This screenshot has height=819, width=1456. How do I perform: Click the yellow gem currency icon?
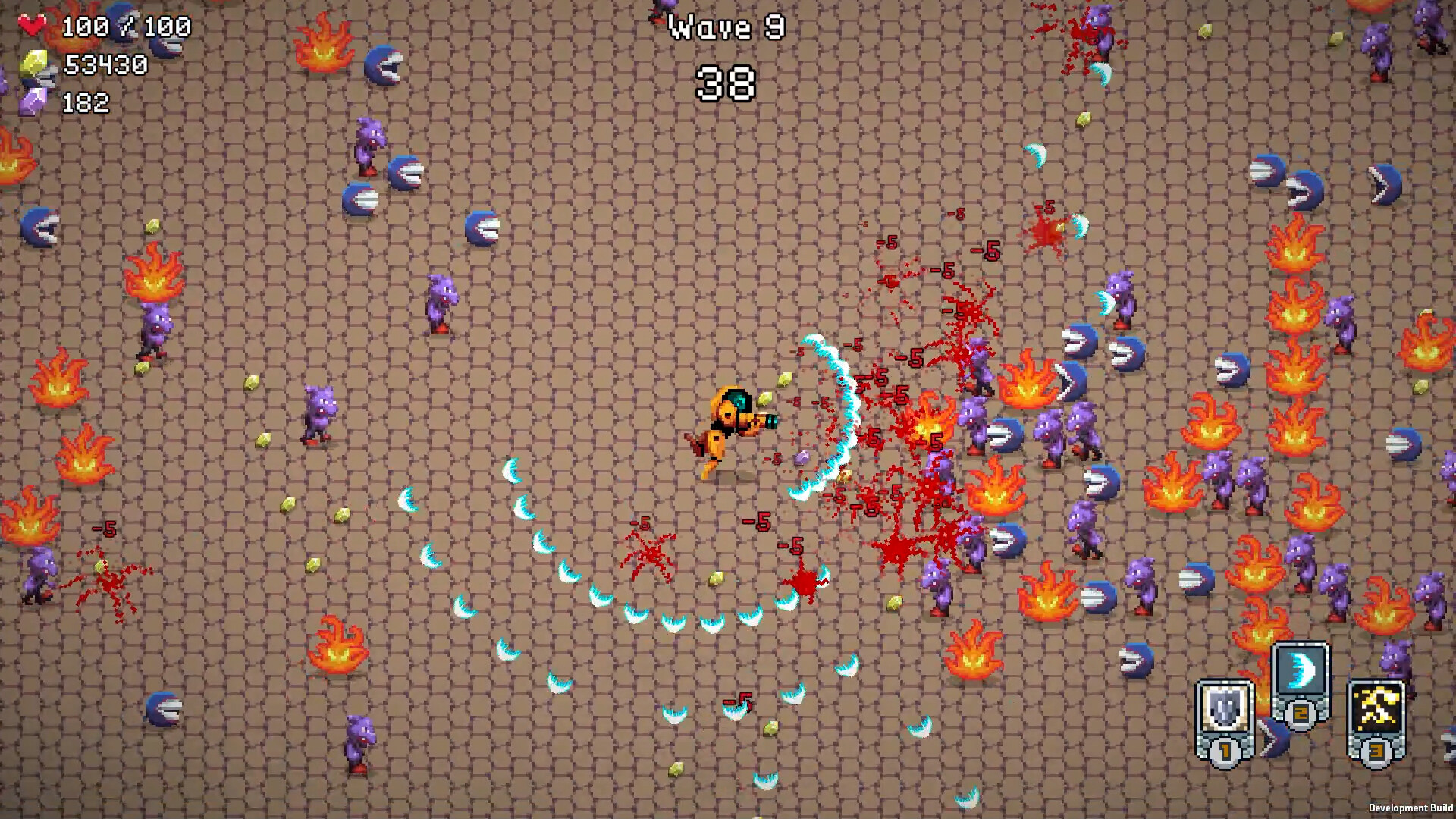coord(34,64)
